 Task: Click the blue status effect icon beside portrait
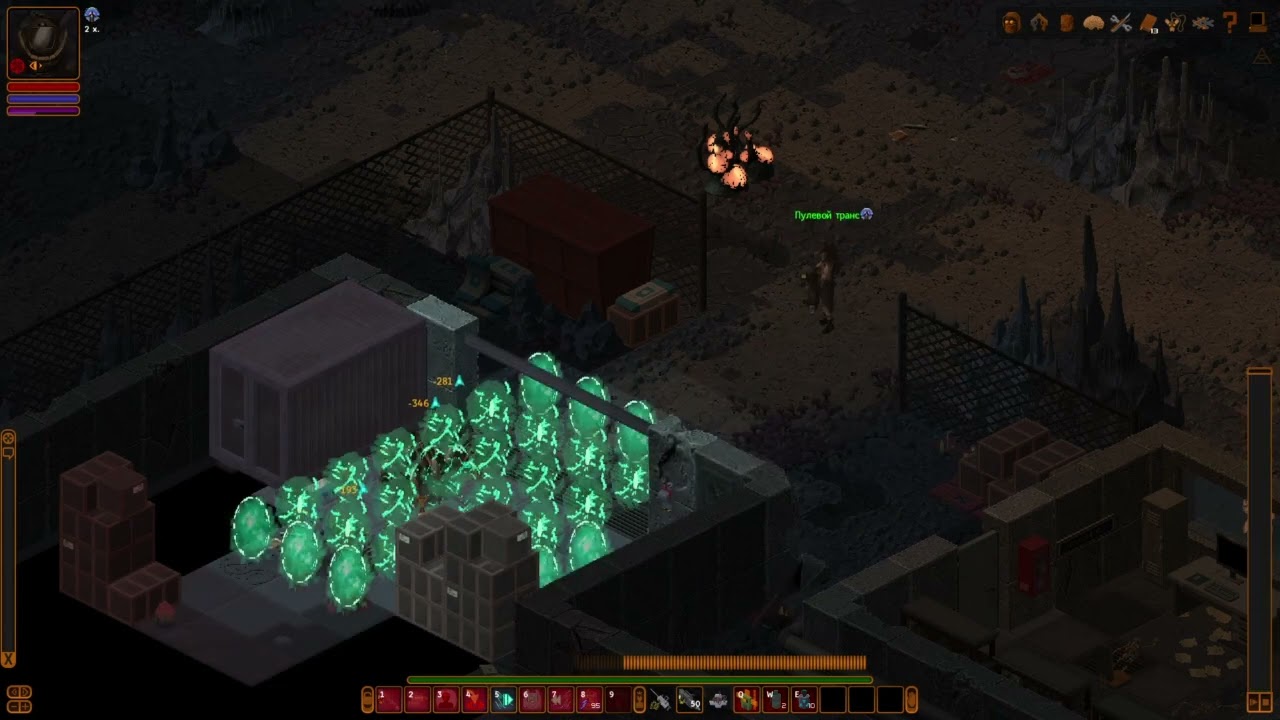(92, 14)
